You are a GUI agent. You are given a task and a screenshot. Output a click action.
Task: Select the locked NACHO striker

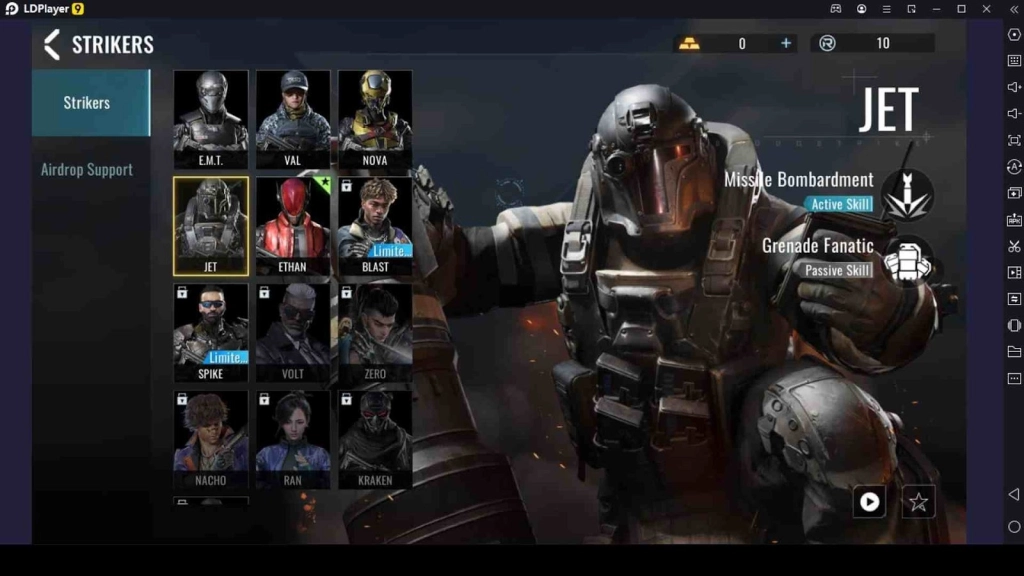(x=211, y=438)
